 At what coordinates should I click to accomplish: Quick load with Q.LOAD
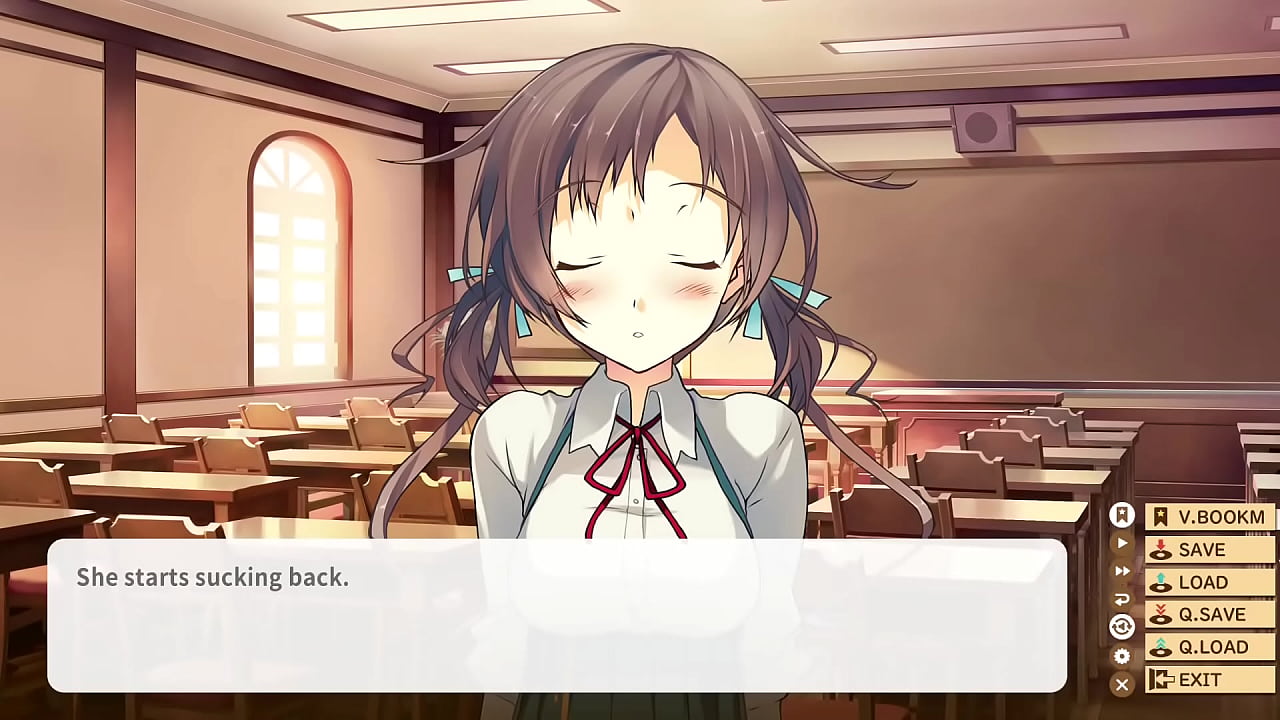(1210, 647)
